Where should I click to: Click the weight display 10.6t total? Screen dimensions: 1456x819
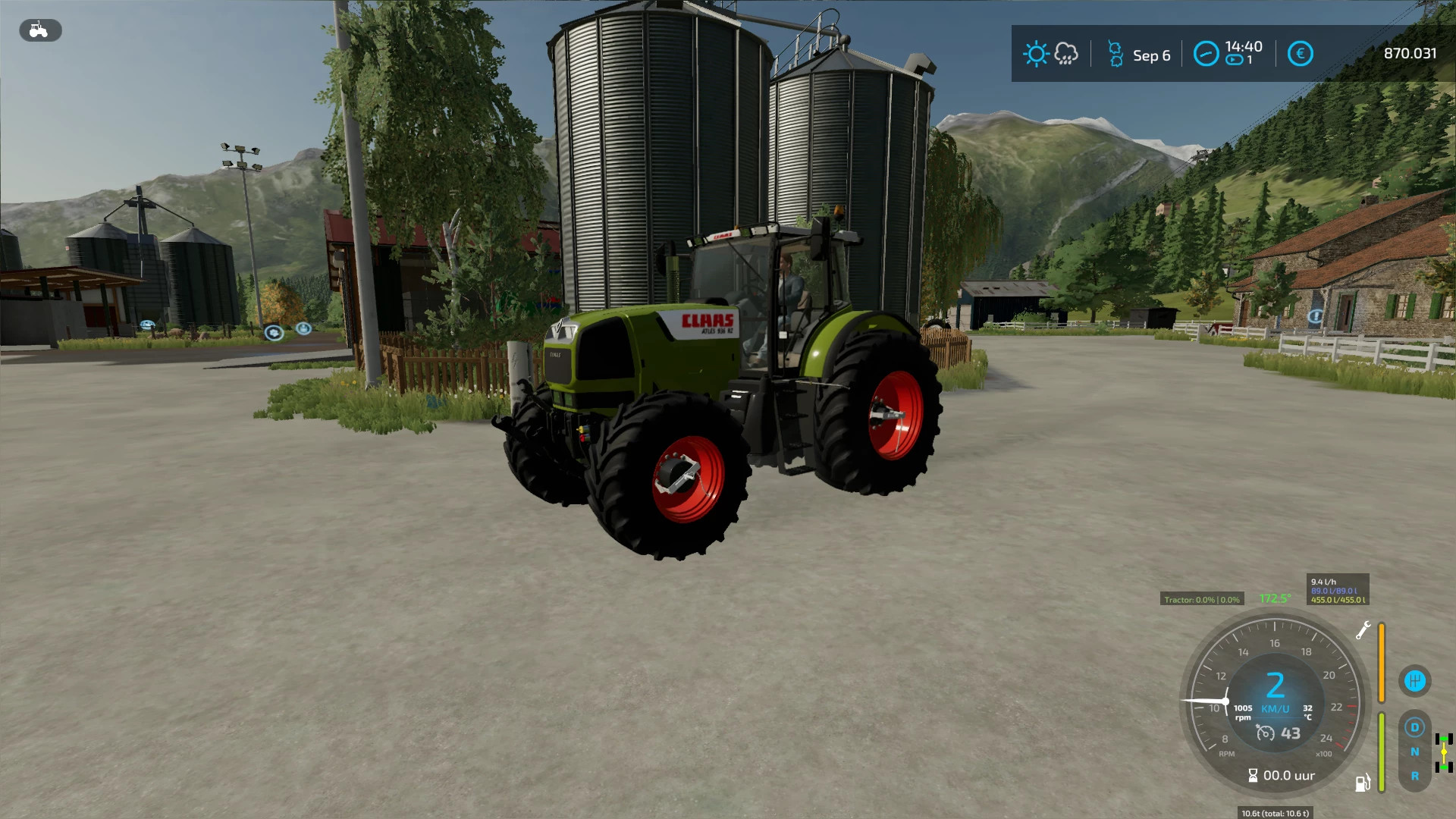[1274, 813]
